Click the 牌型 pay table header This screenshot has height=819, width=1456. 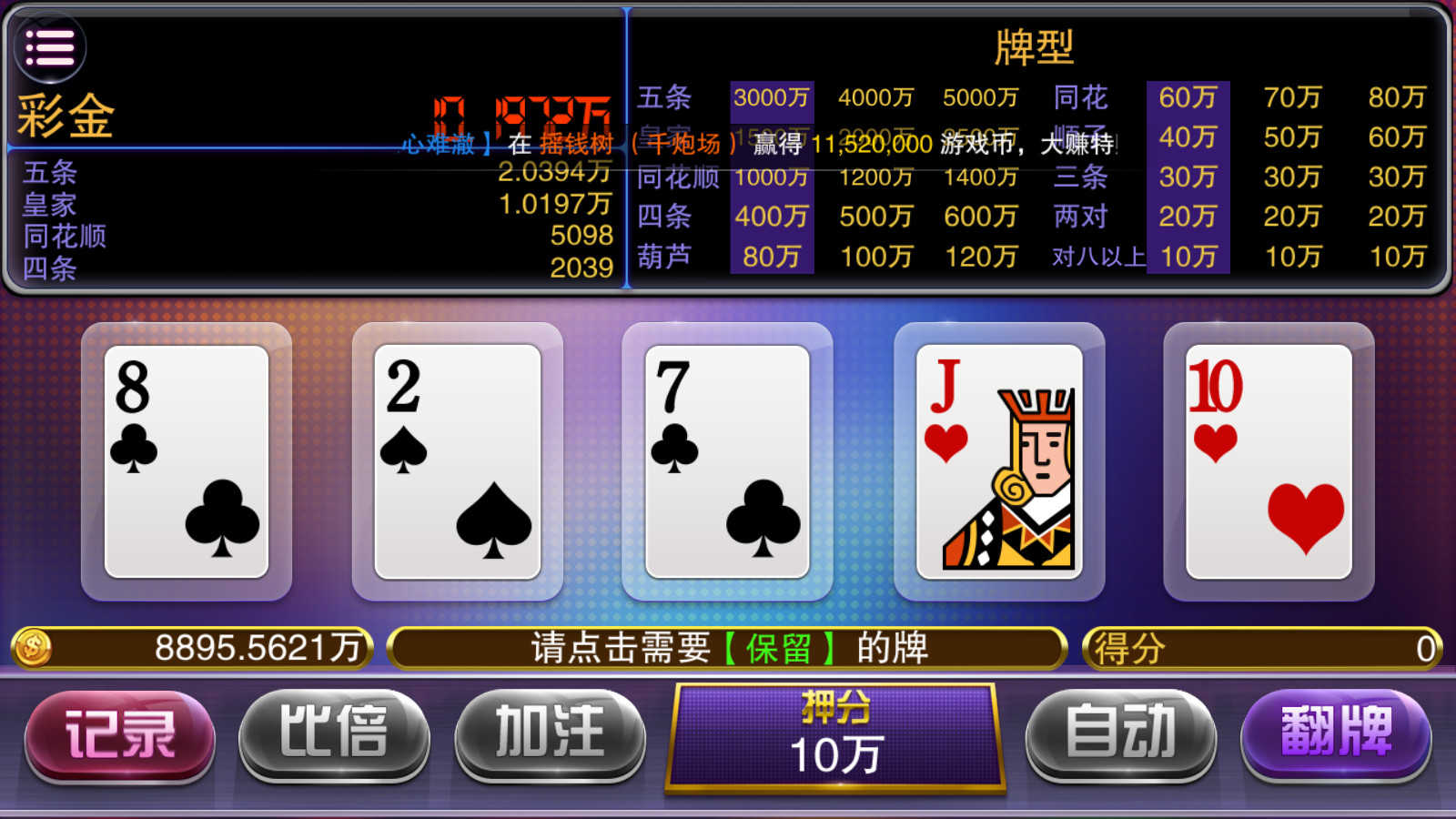(x=1033, y=45)
